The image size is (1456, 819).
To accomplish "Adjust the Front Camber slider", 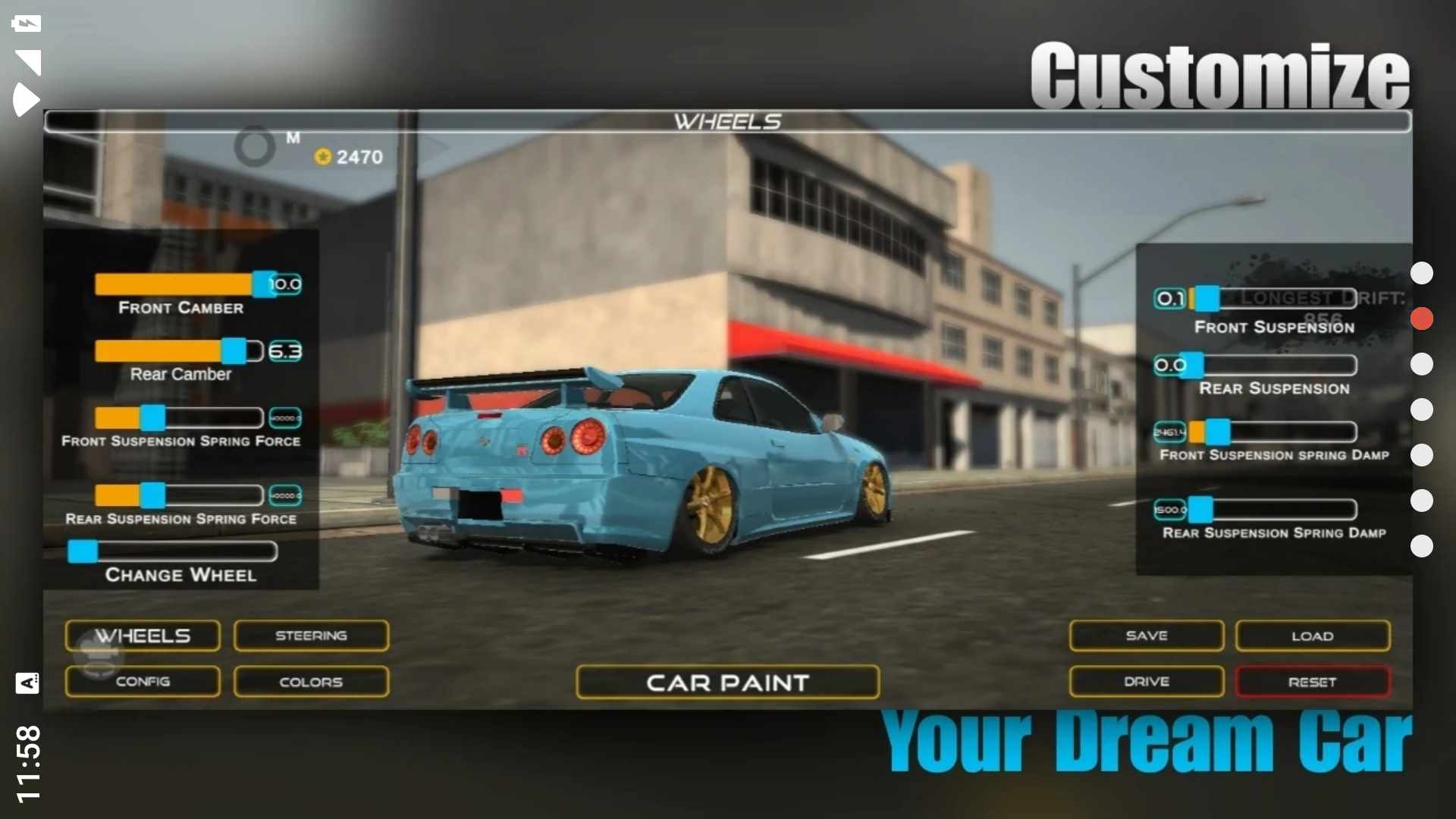I will coord(264,284).
